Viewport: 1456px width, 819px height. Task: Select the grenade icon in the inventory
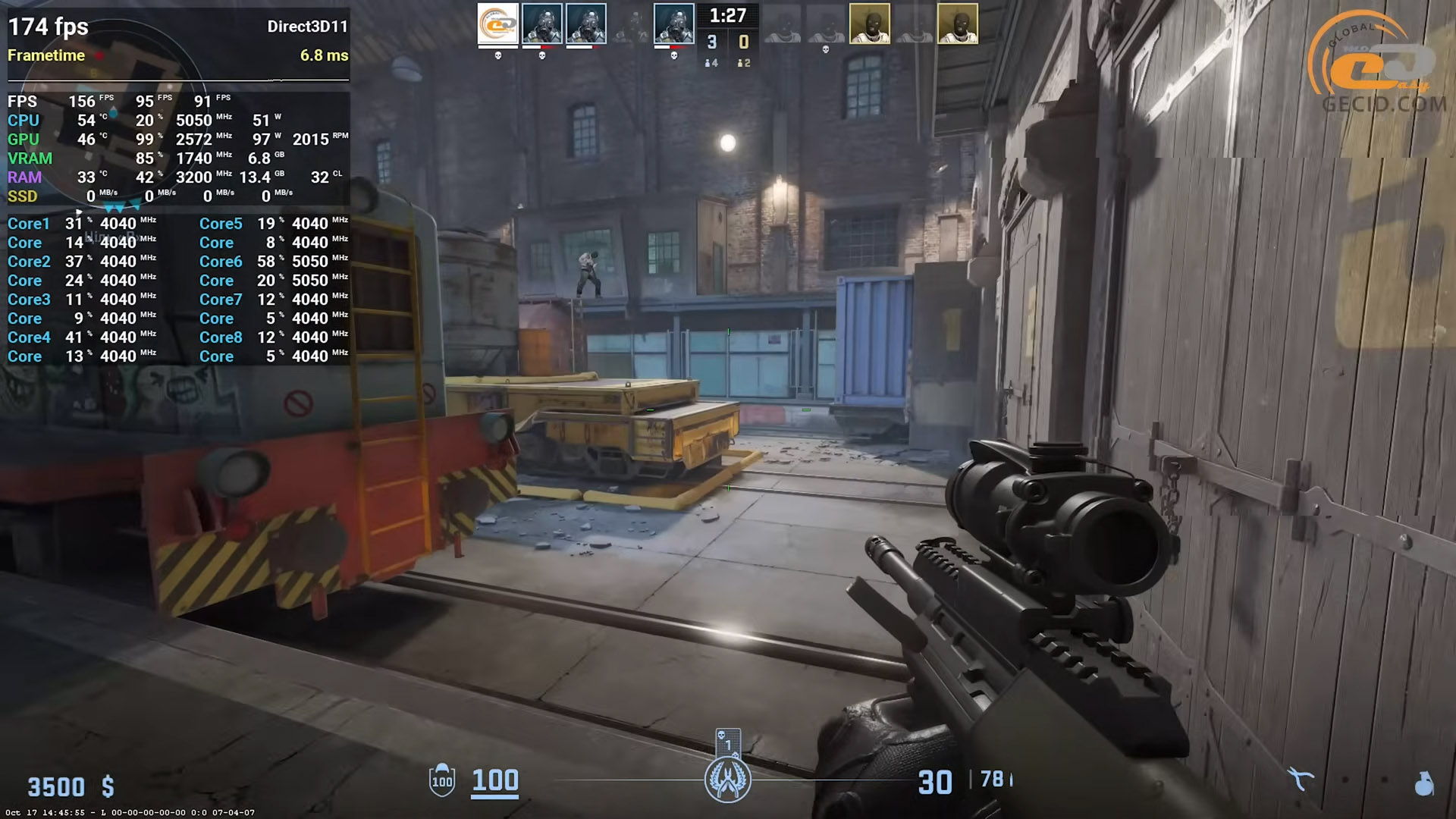pyautogui.click(x=1424, y=783)
